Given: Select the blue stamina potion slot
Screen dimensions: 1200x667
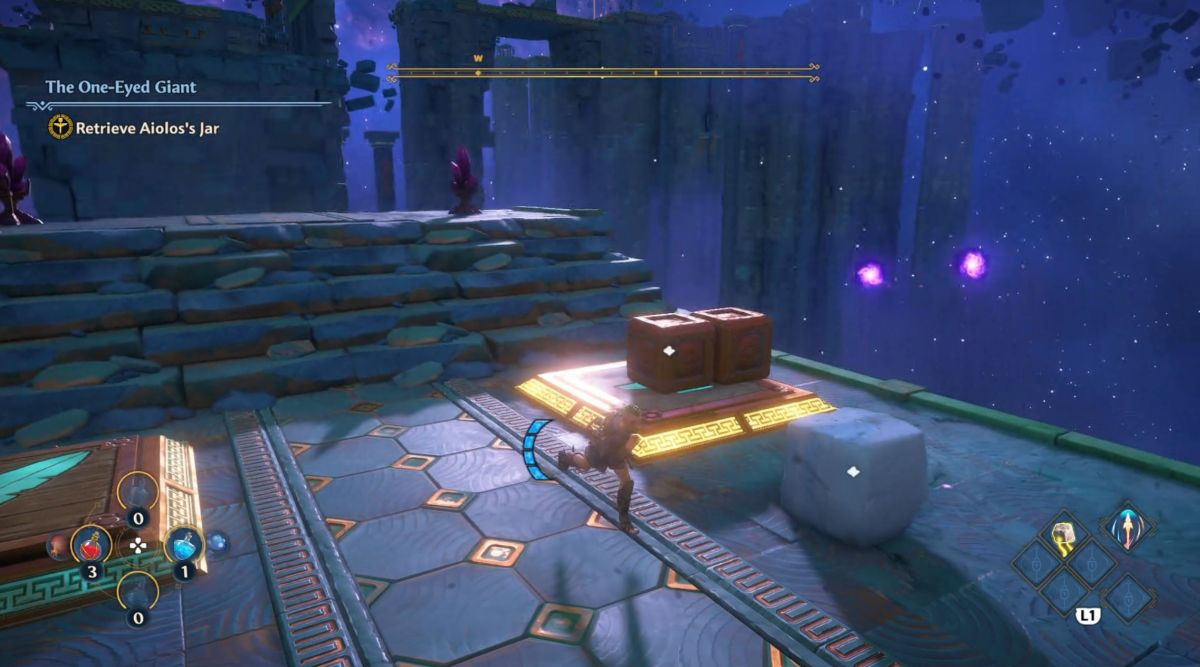Looking at the screenshot, I should pos(184,545).
